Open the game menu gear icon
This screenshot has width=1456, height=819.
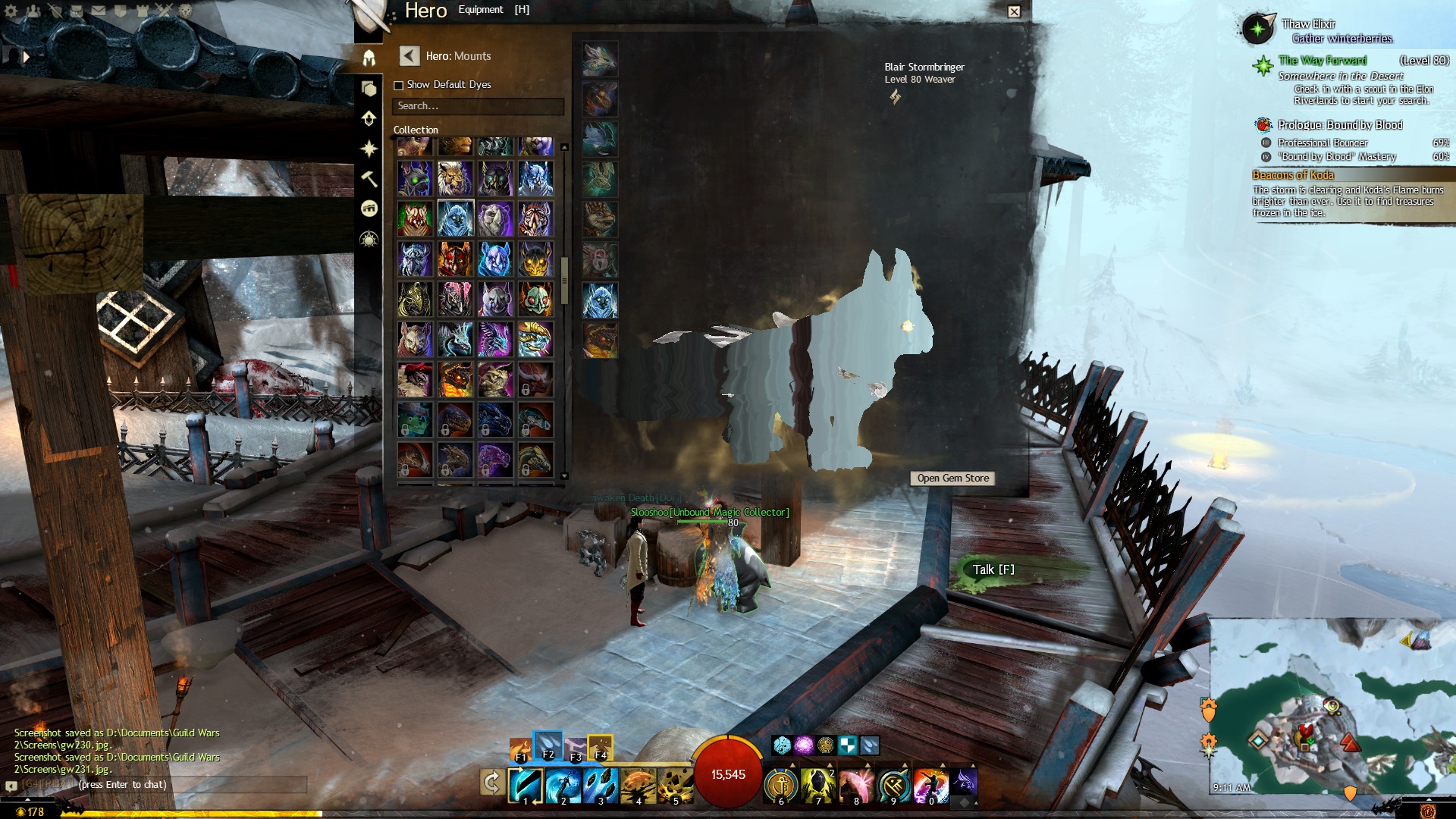click(x=11, y=11)
